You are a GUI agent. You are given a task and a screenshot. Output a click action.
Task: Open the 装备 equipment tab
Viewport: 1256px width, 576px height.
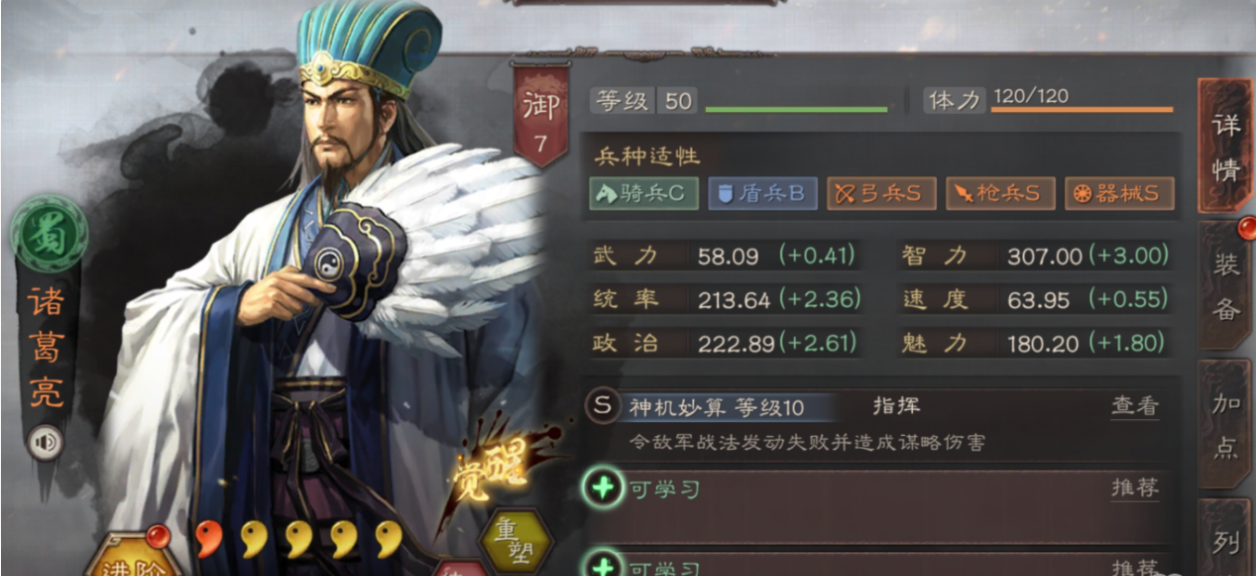click(1225, 285)
